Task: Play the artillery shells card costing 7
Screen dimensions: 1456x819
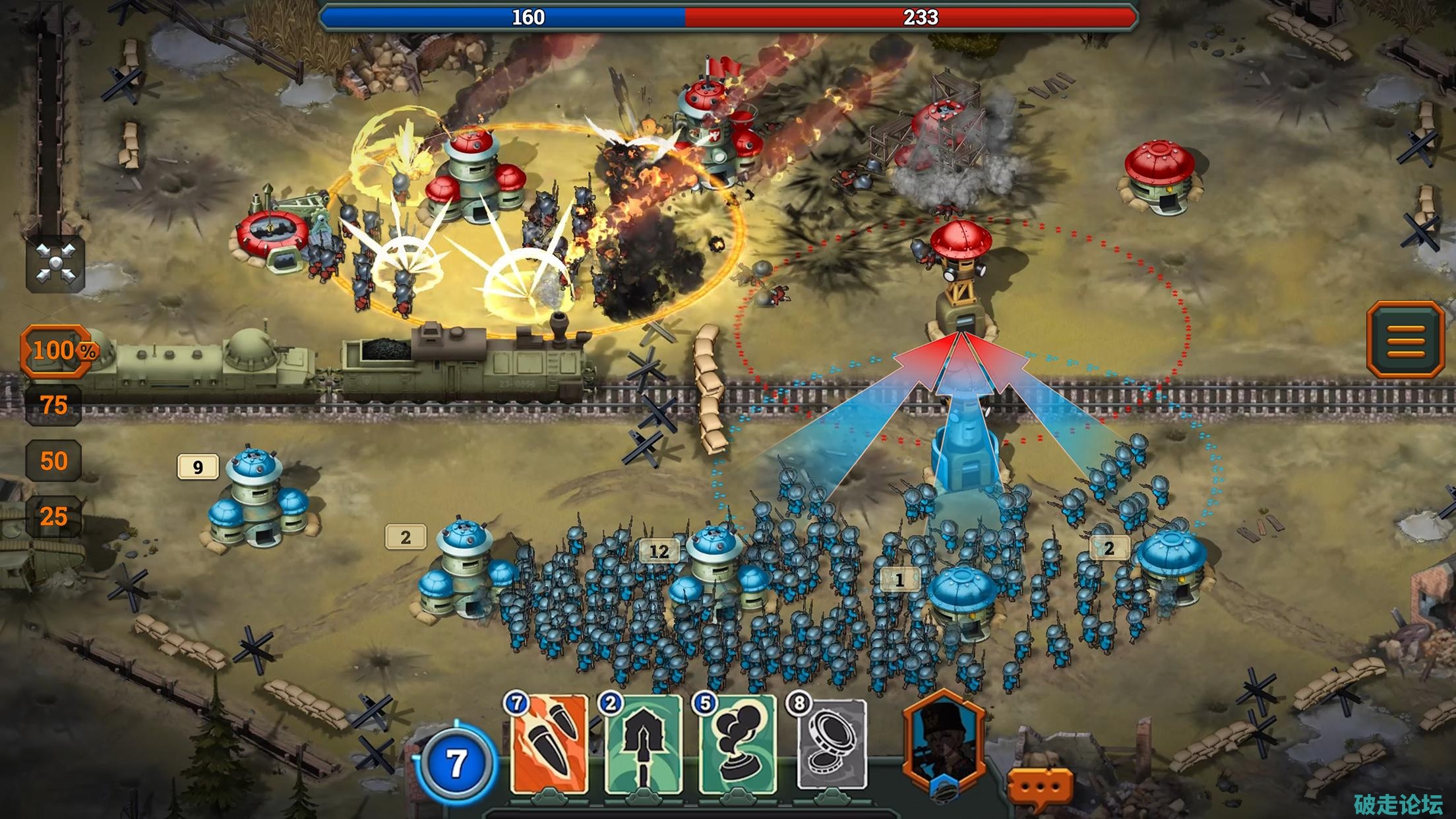Action: (549, 745)
